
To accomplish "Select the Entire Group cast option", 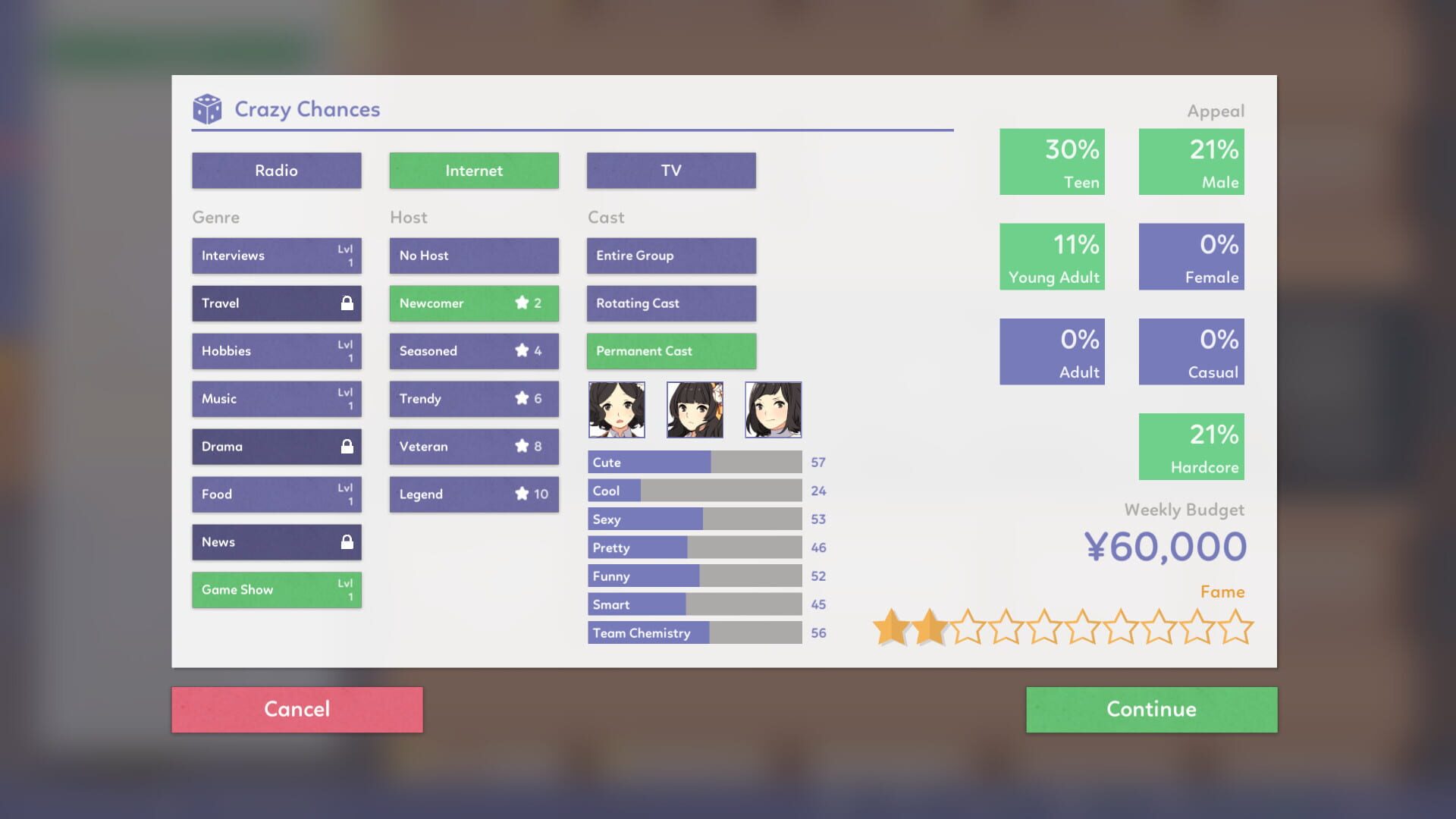I will coord(670,256).
